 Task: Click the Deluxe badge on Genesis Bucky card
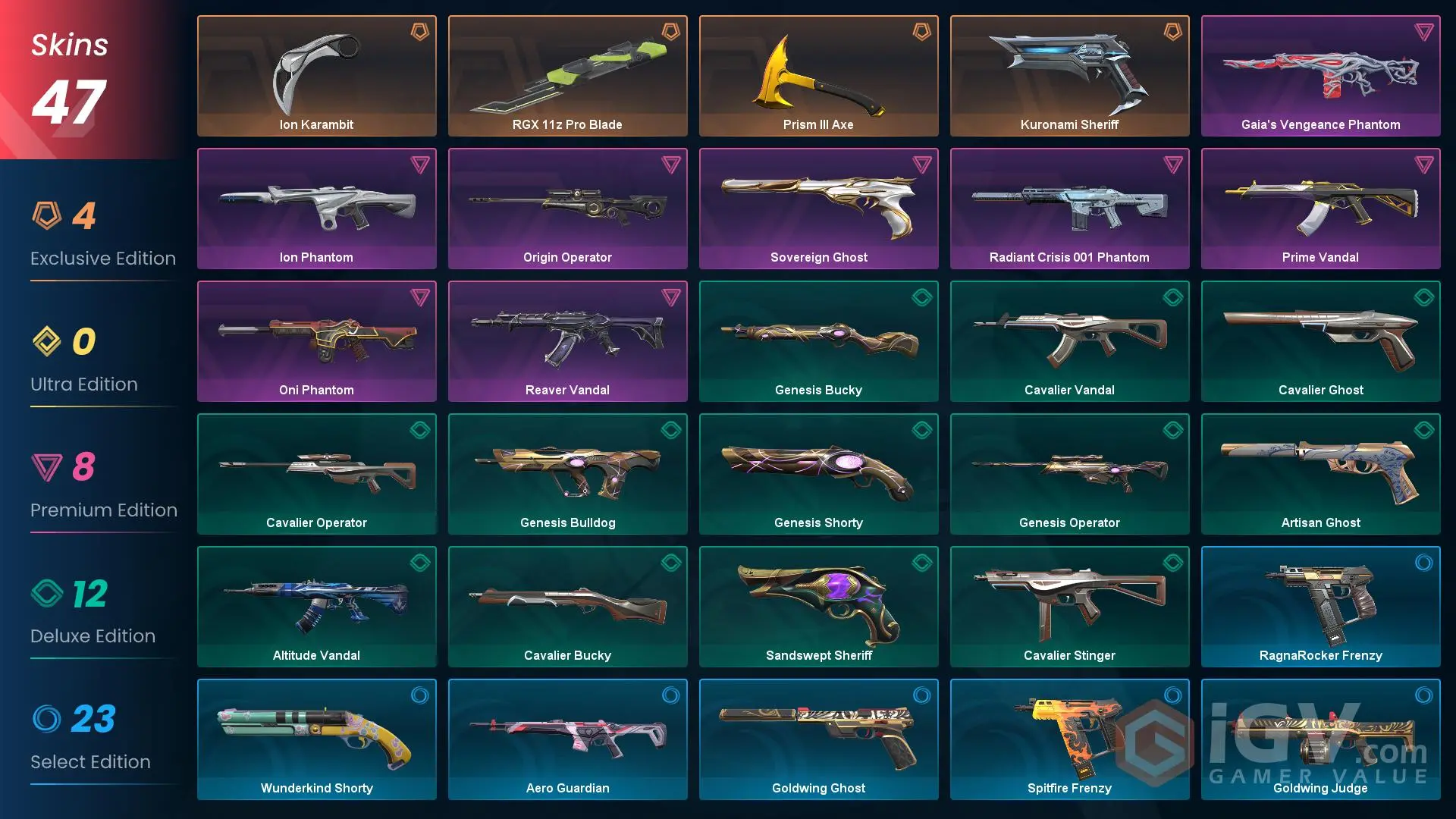921,297
